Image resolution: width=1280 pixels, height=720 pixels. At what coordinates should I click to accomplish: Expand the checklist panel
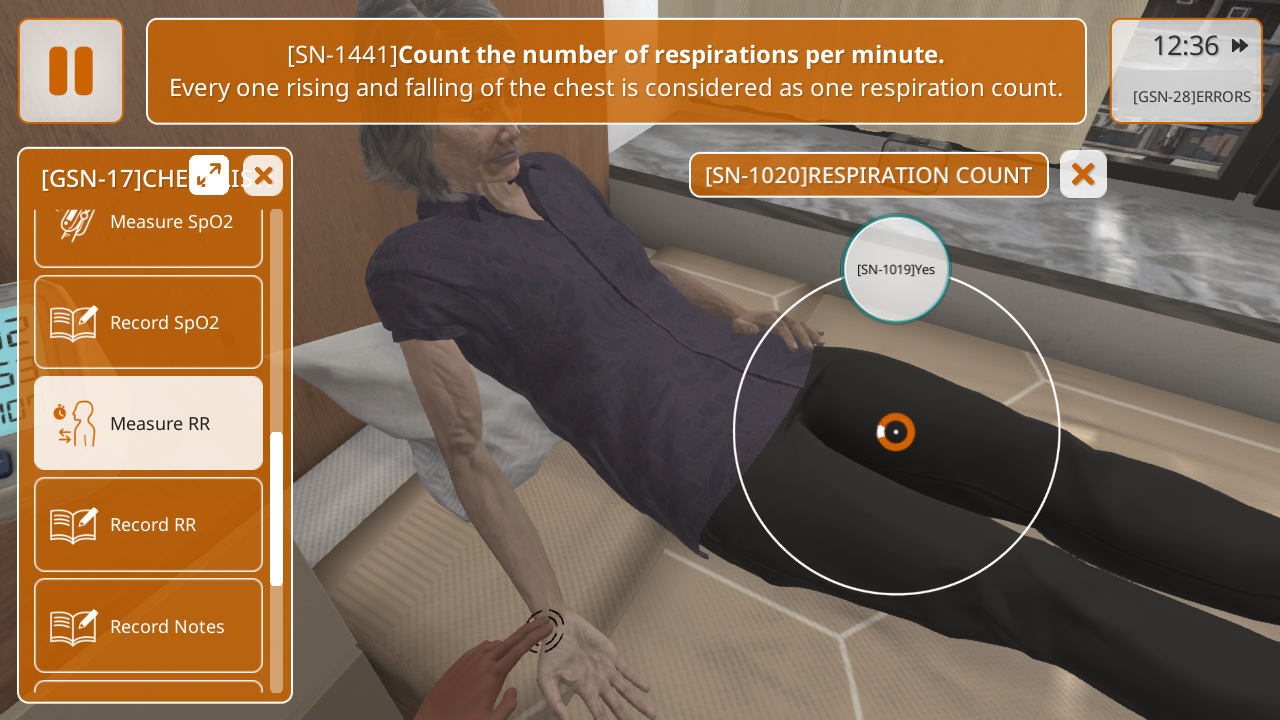(x=209, y=175)
